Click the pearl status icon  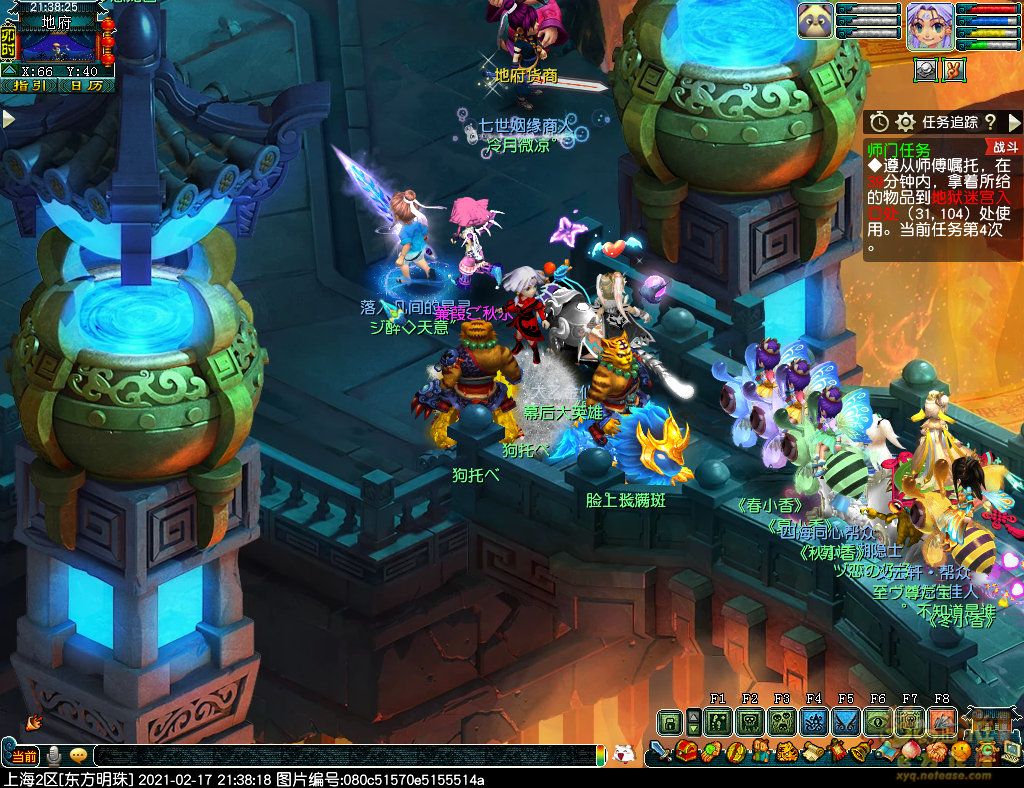click(x=925, y=70)
